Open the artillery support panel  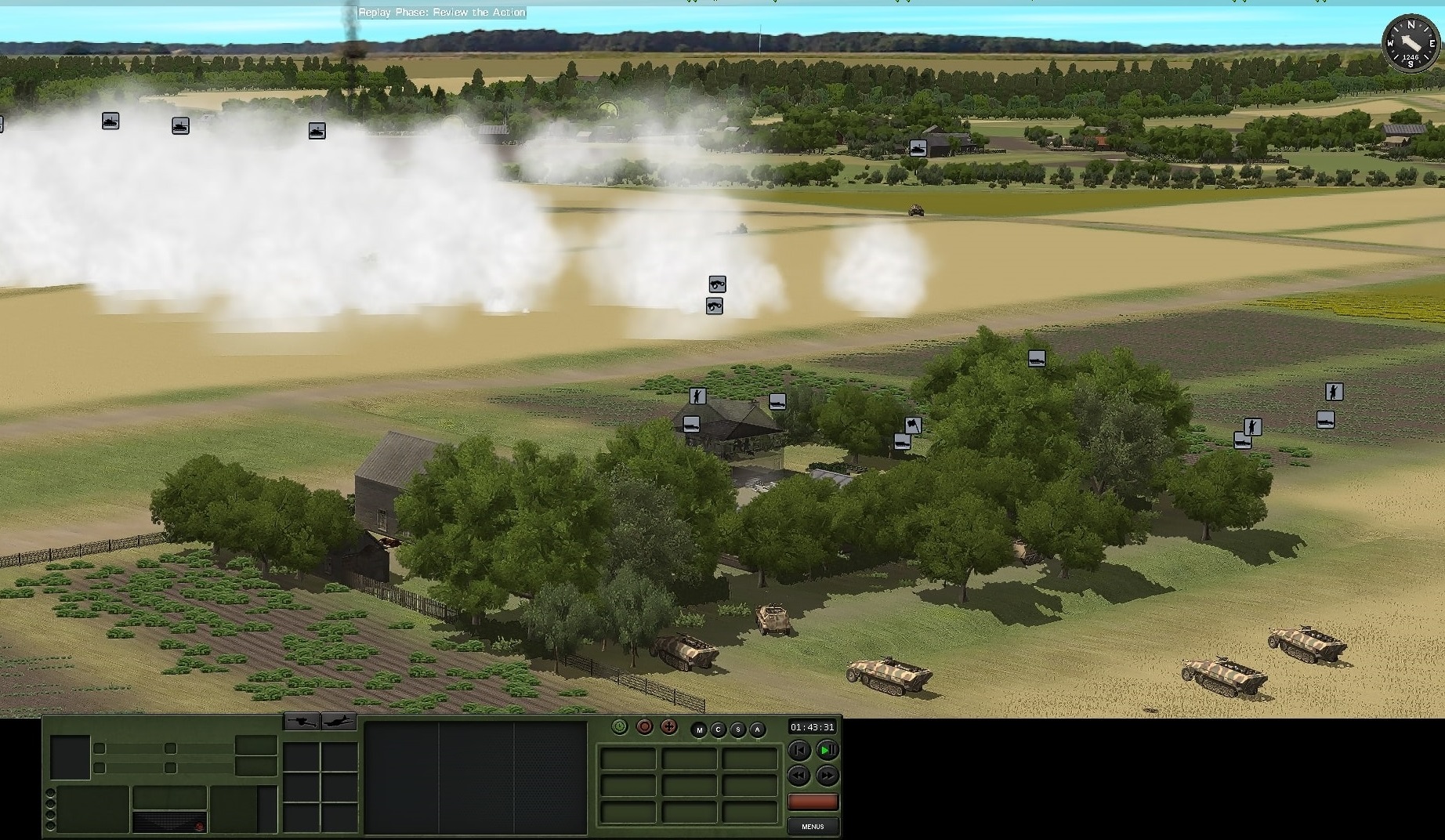(302, 721)
